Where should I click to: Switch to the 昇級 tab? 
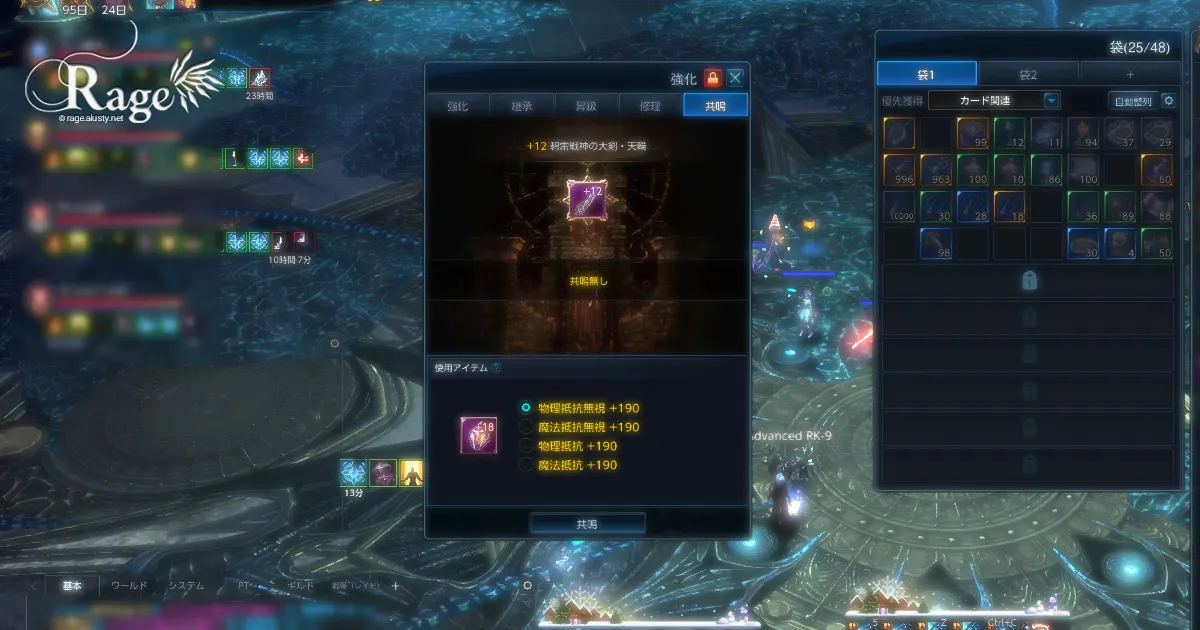586,105
